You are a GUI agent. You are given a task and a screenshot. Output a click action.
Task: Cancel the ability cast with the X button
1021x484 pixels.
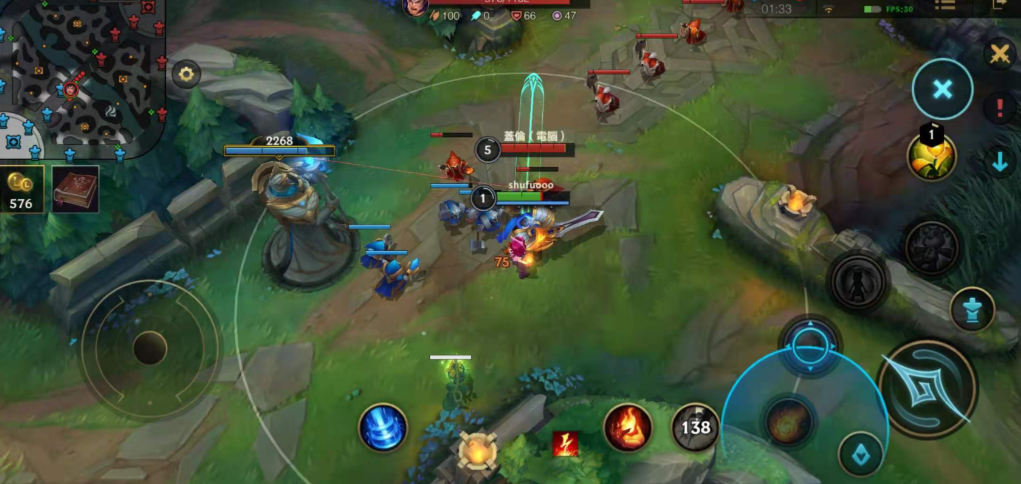tap(942, 90)
